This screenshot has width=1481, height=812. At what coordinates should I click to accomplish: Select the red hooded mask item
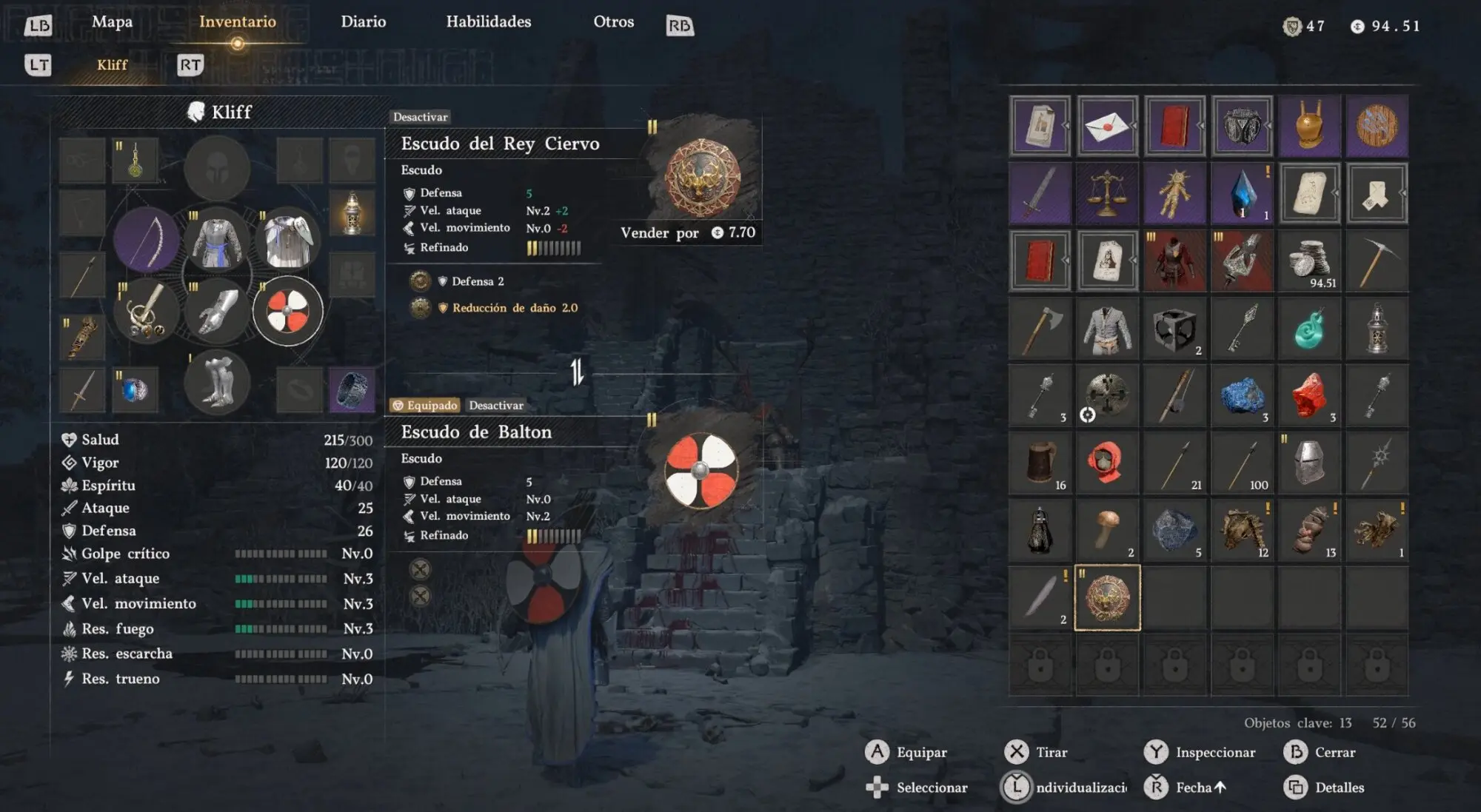click(1107, 463)
